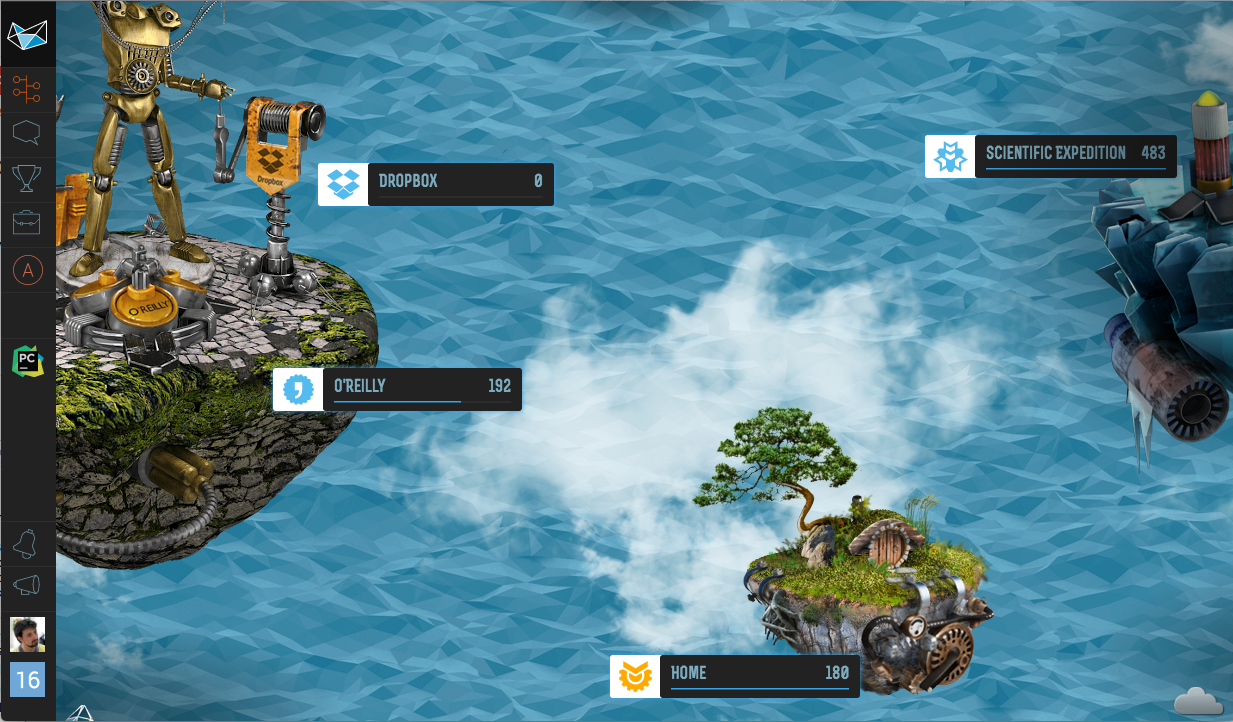The image size is (1233, 722).
Task: Check the notifications bell icon
Action: coord(27,543)
